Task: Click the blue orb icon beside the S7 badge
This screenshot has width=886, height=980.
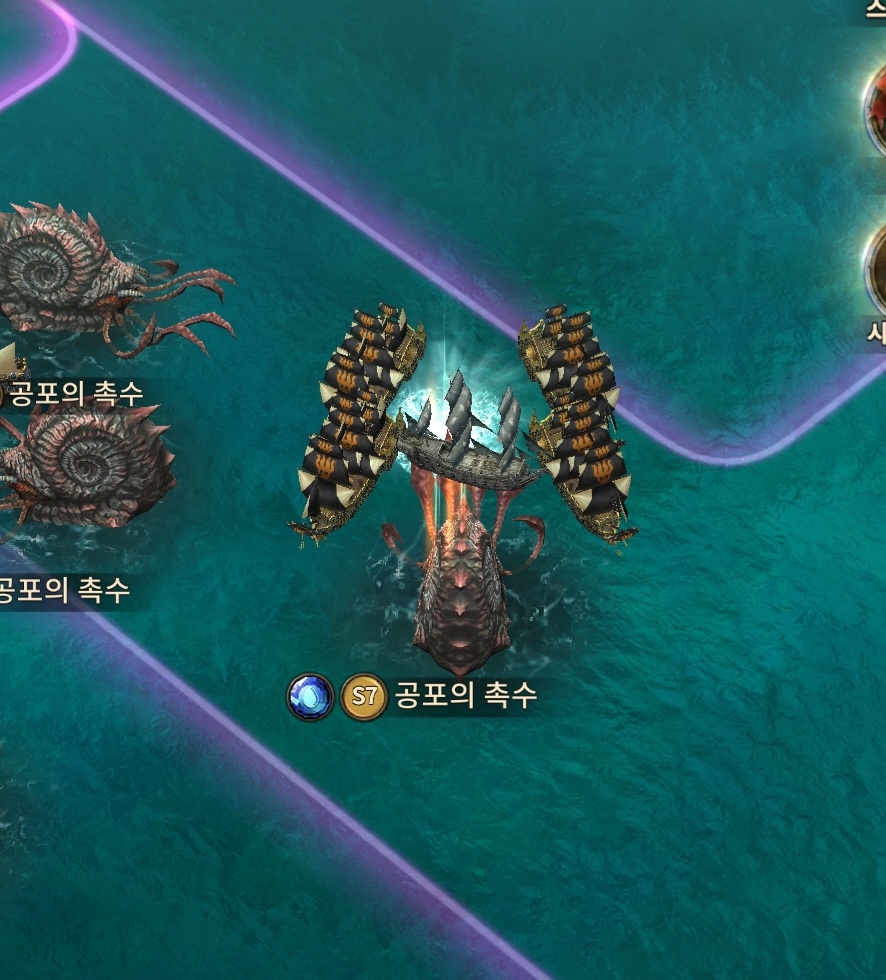Action: (310, 697)
